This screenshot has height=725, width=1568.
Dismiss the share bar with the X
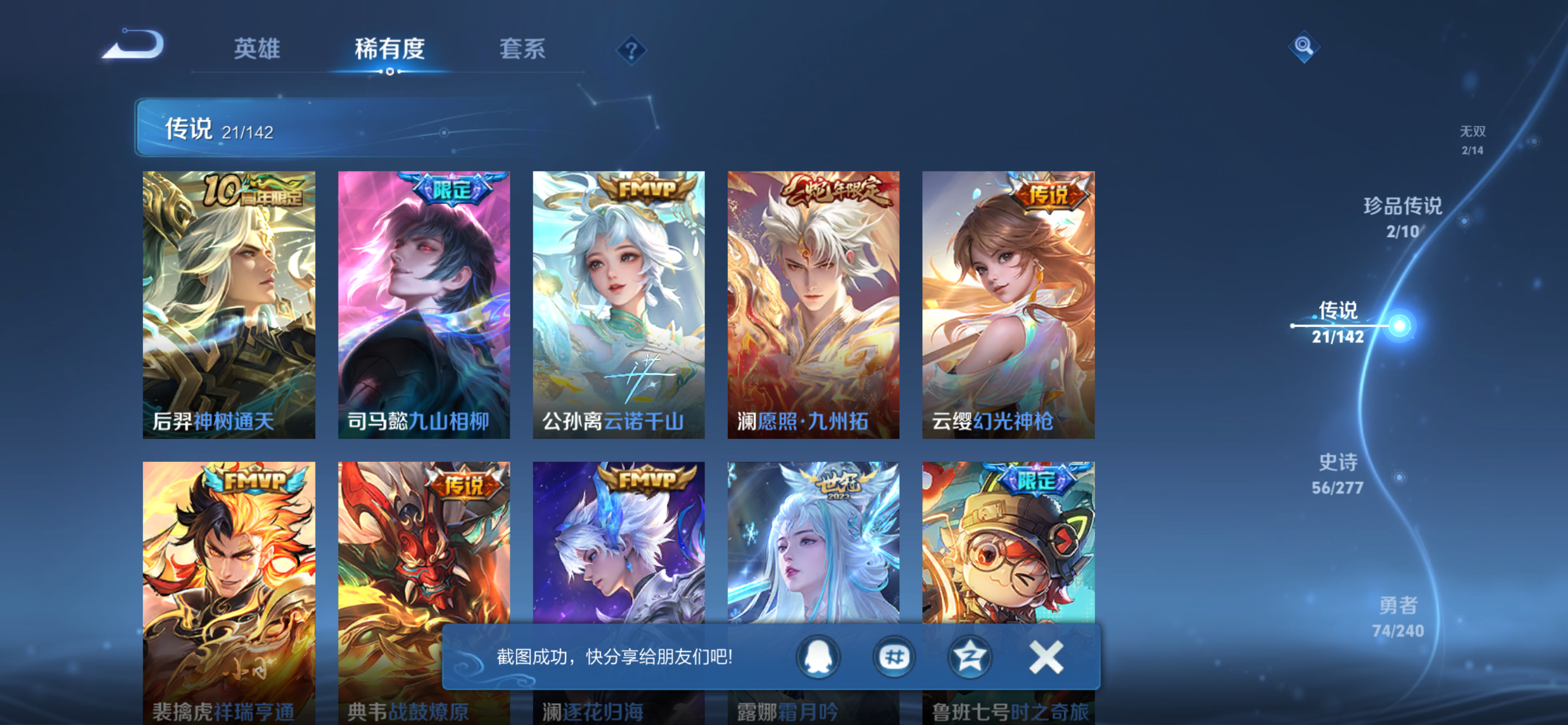click(x=1045, y=657)
